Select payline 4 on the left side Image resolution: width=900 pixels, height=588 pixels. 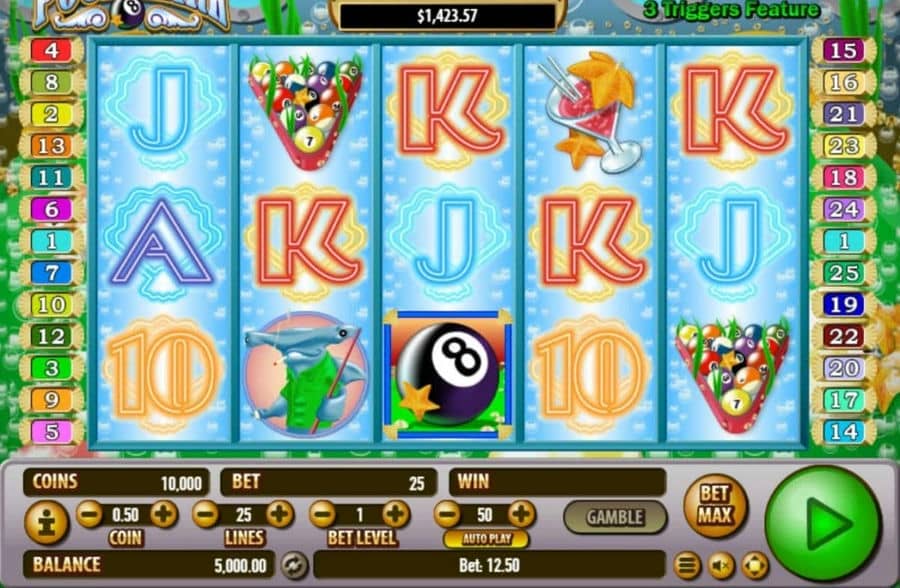click(51, 50)
